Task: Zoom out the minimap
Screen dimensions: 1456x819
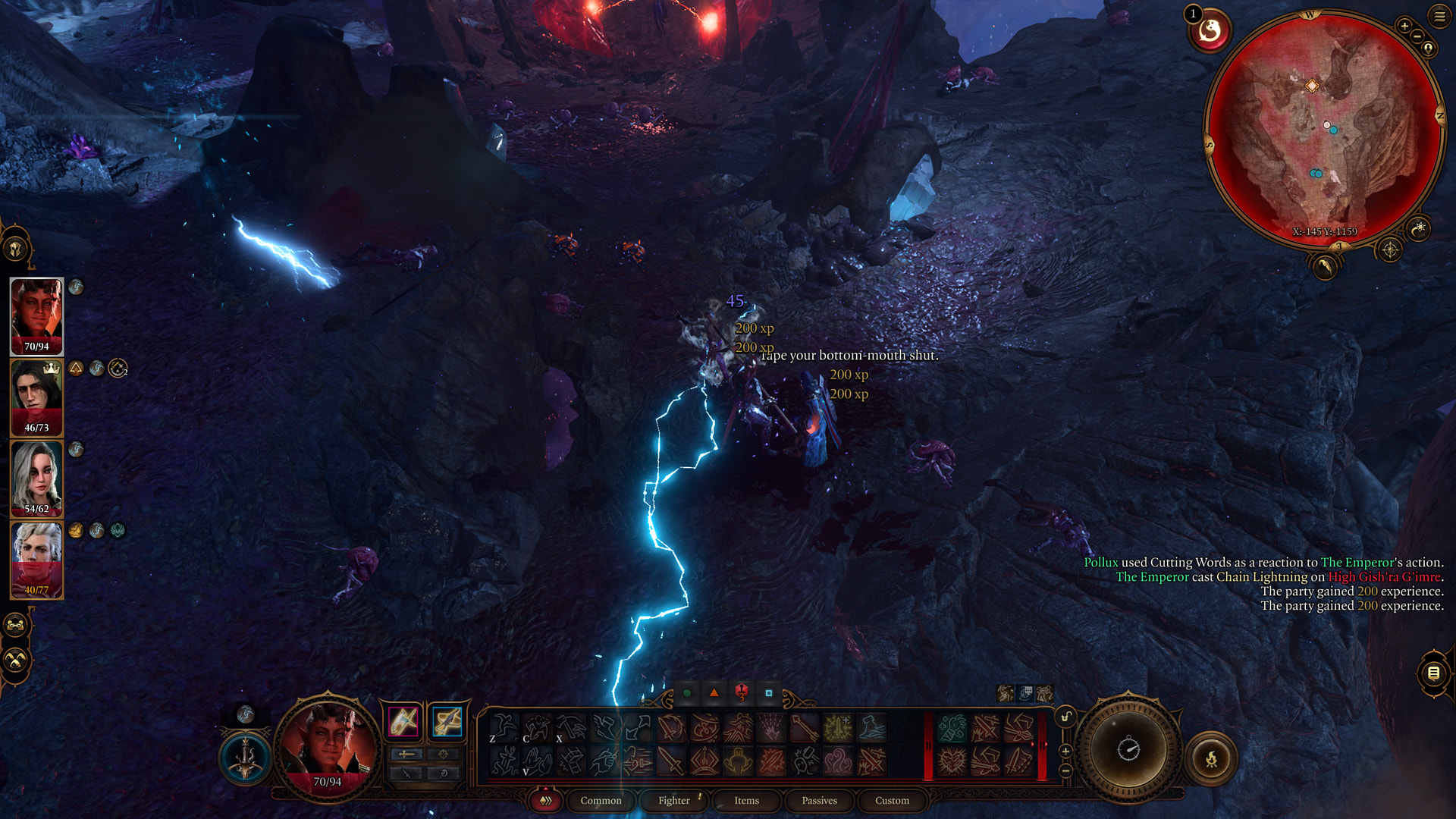Action: (1417, 36)
